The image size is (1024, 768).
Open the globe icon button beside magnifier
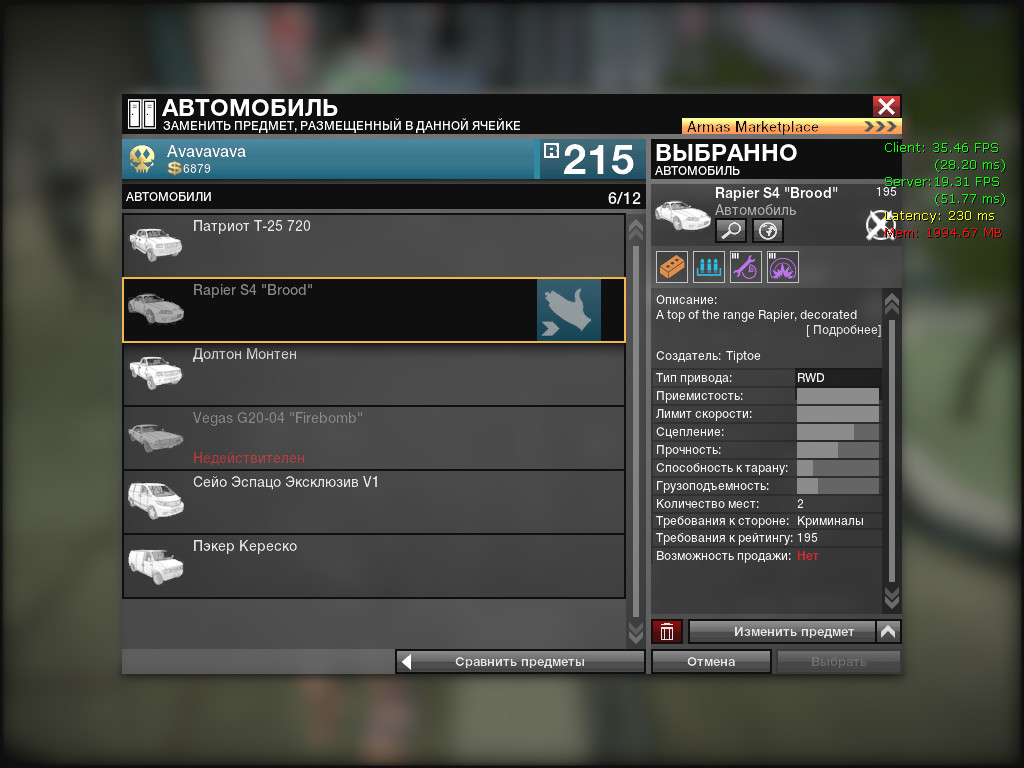point(768,231)
